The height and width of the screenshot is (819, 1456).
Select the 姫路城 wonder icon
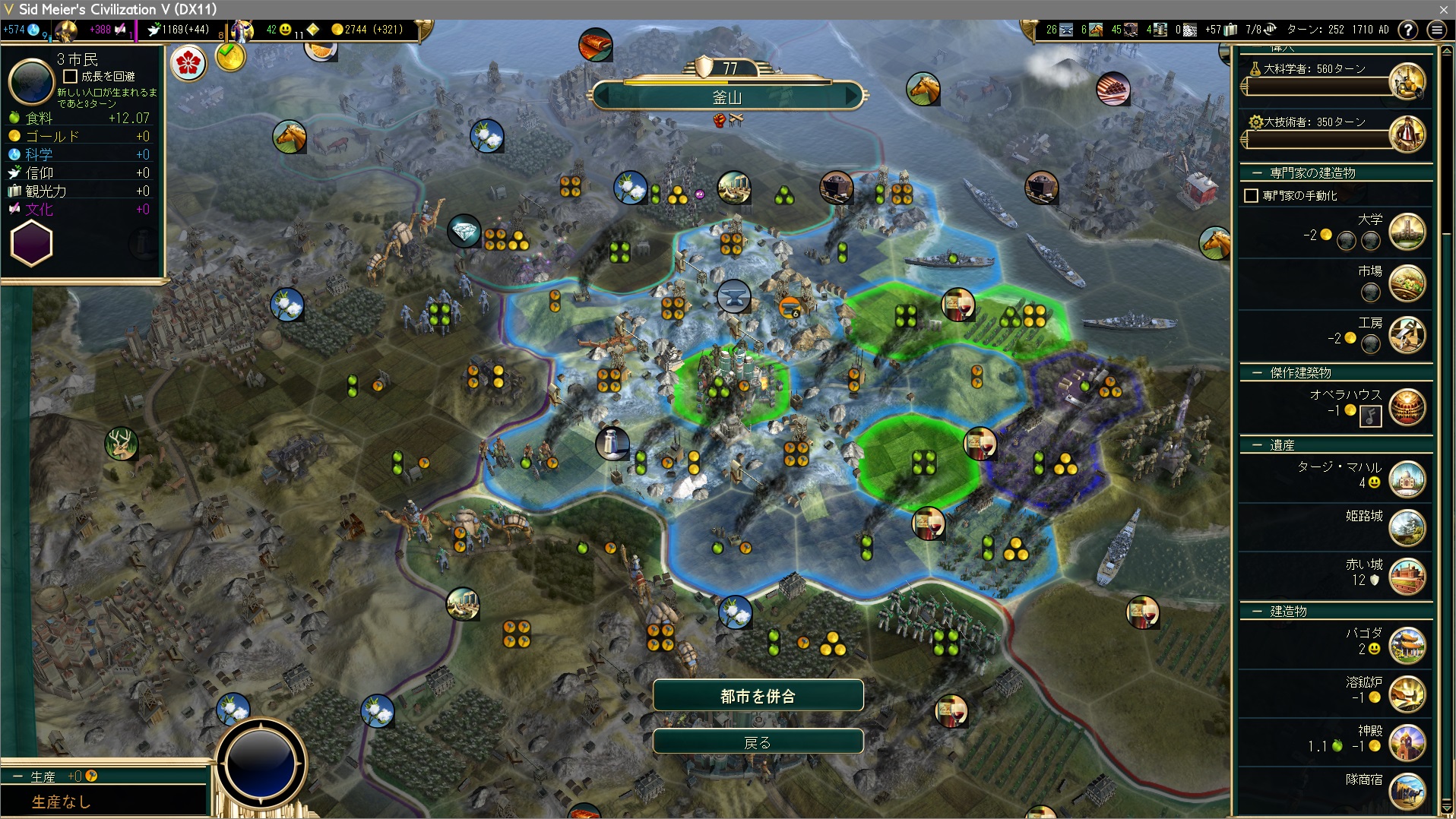1407,528
